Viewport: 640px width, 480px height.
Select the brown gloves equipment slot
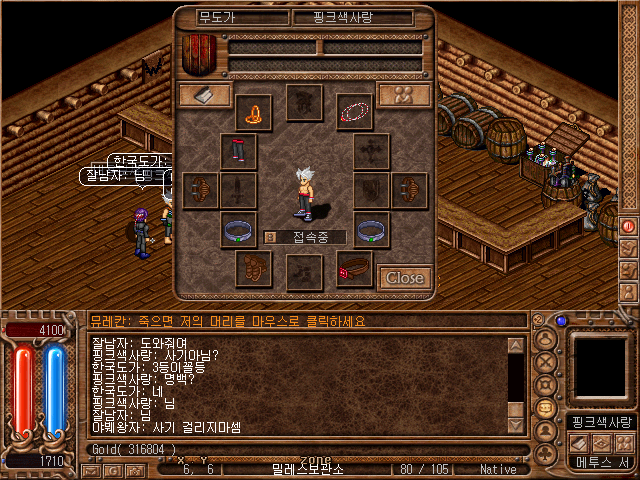click(254, 267)
